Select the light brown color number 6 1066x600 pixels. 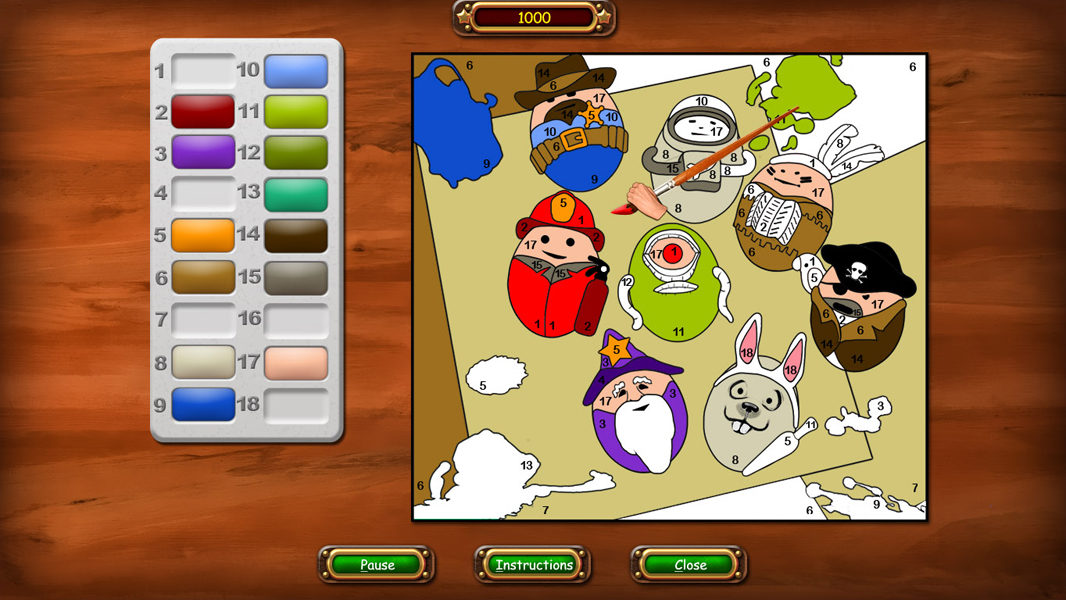coord(202,278)
